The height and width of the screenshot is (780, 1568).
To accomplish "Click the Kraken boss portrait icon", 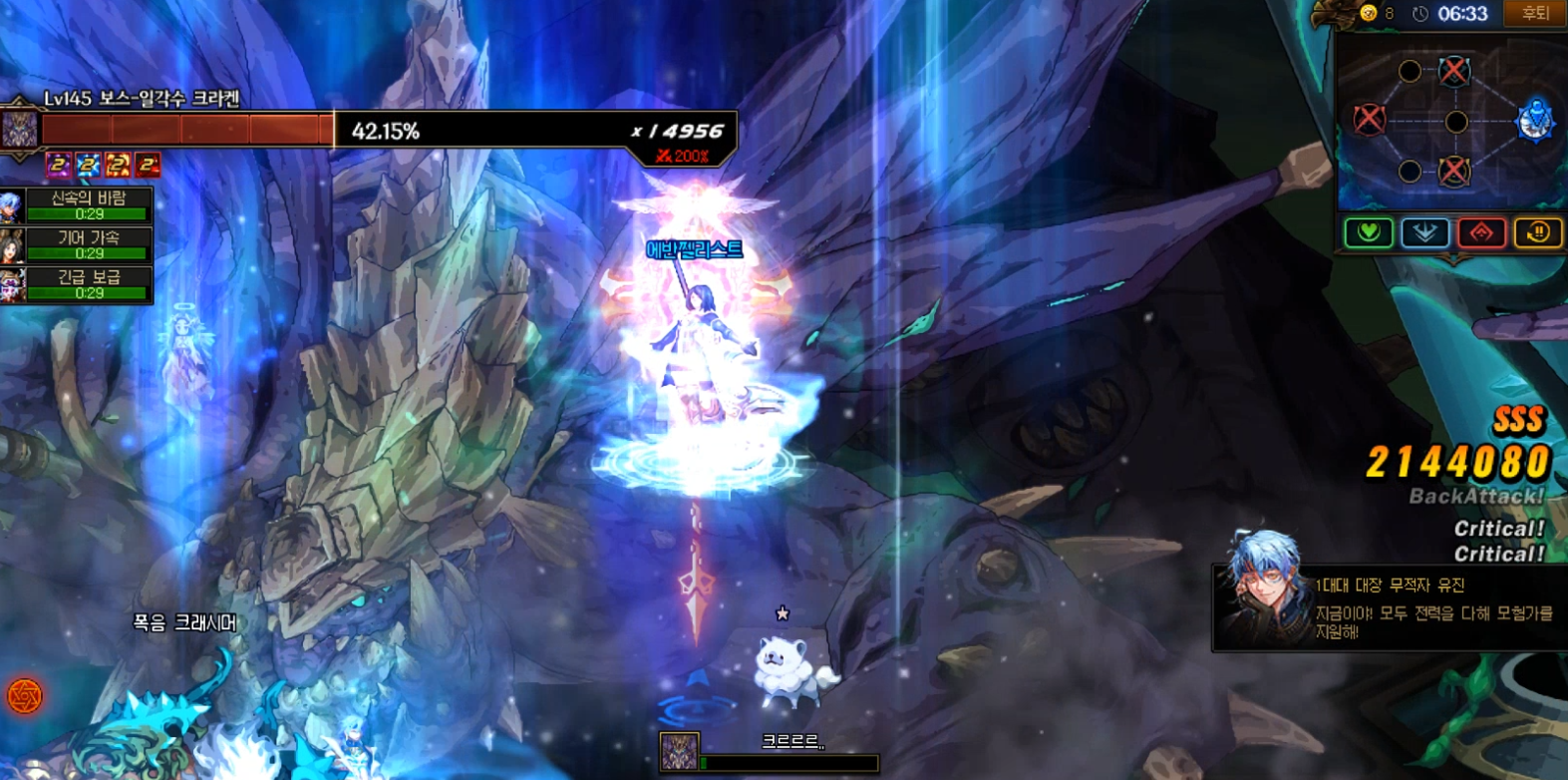I will click(19, 130).
